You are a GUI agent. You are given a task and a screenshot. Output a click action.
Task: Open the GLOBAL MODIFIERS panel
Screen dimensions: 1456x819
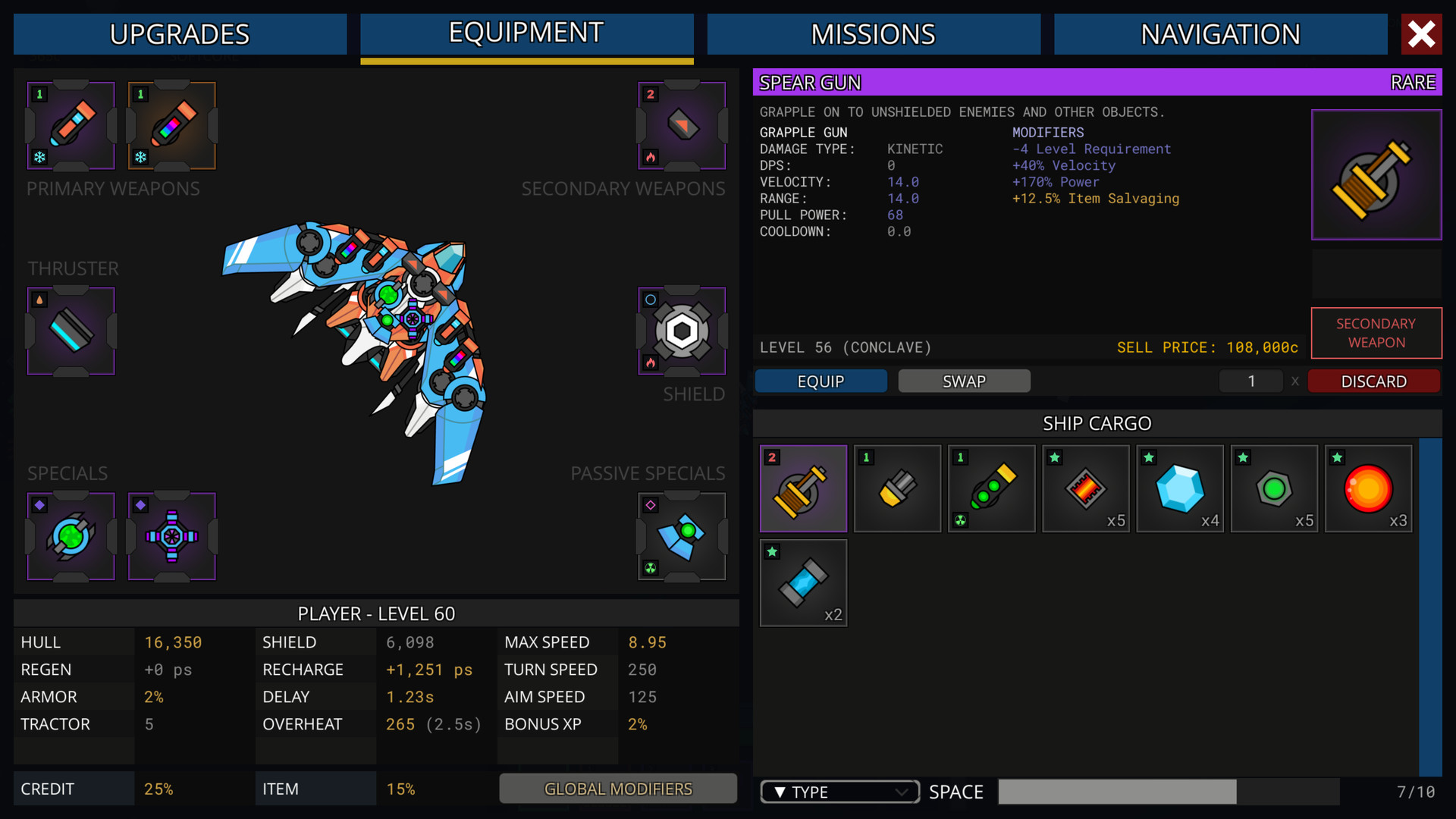[x=617, y=789]
